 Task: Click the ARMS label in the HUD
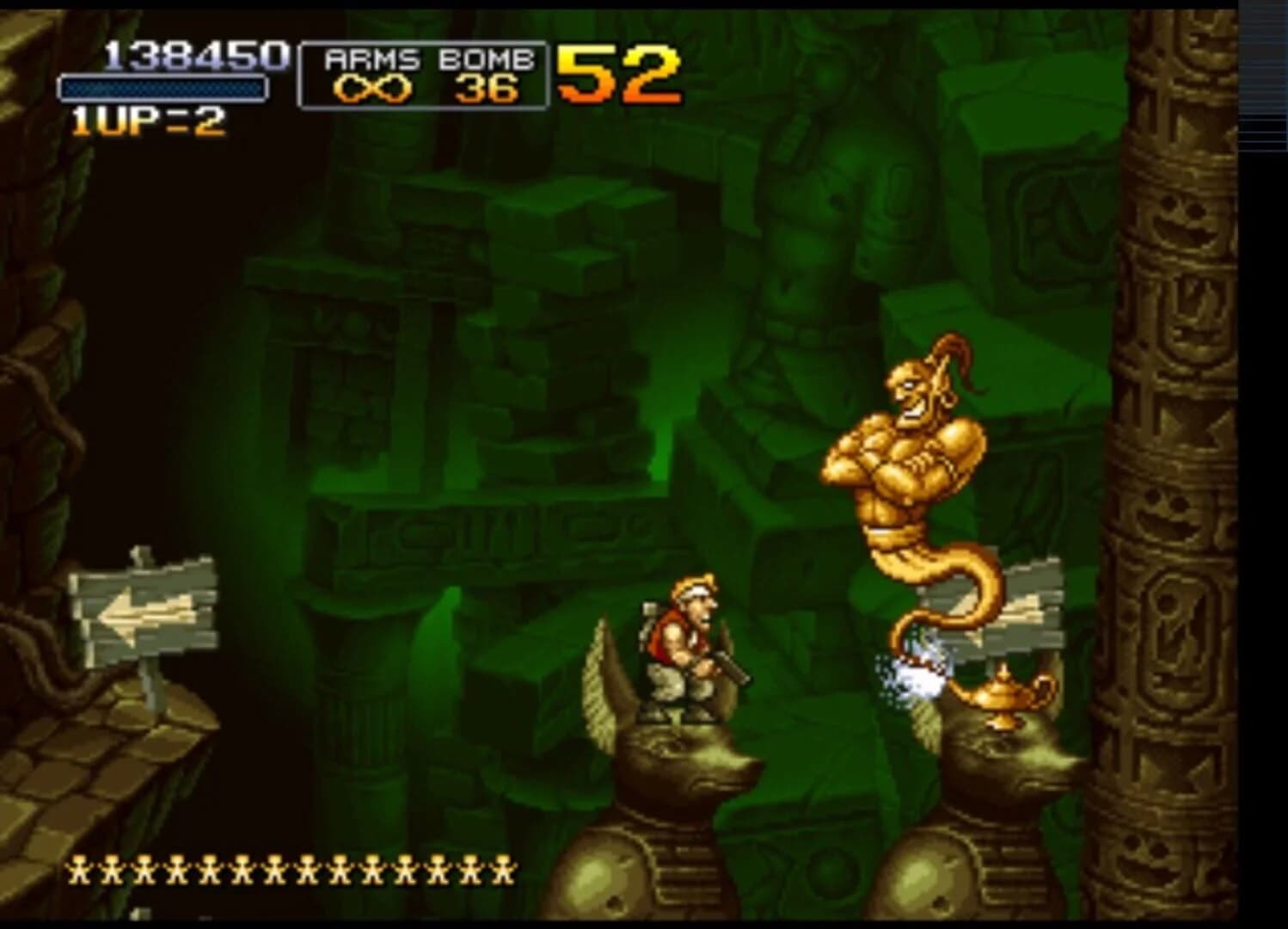[370, 58]
